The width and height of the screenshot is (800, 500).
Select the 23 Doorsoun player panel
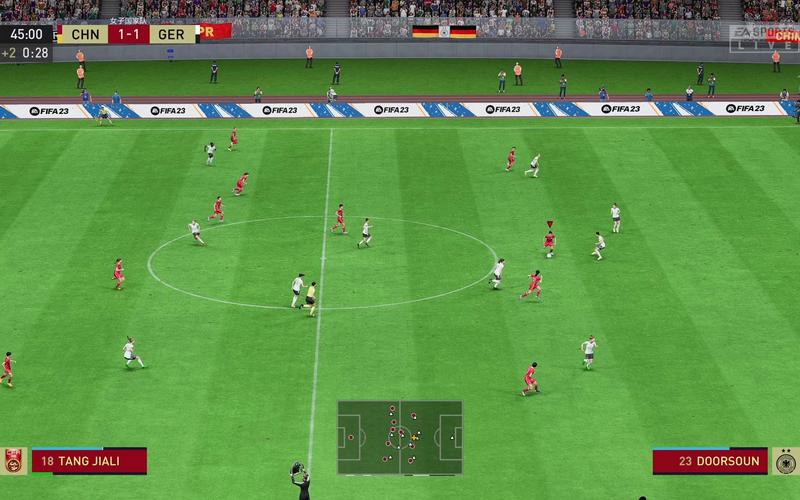[x=710, y=461]
